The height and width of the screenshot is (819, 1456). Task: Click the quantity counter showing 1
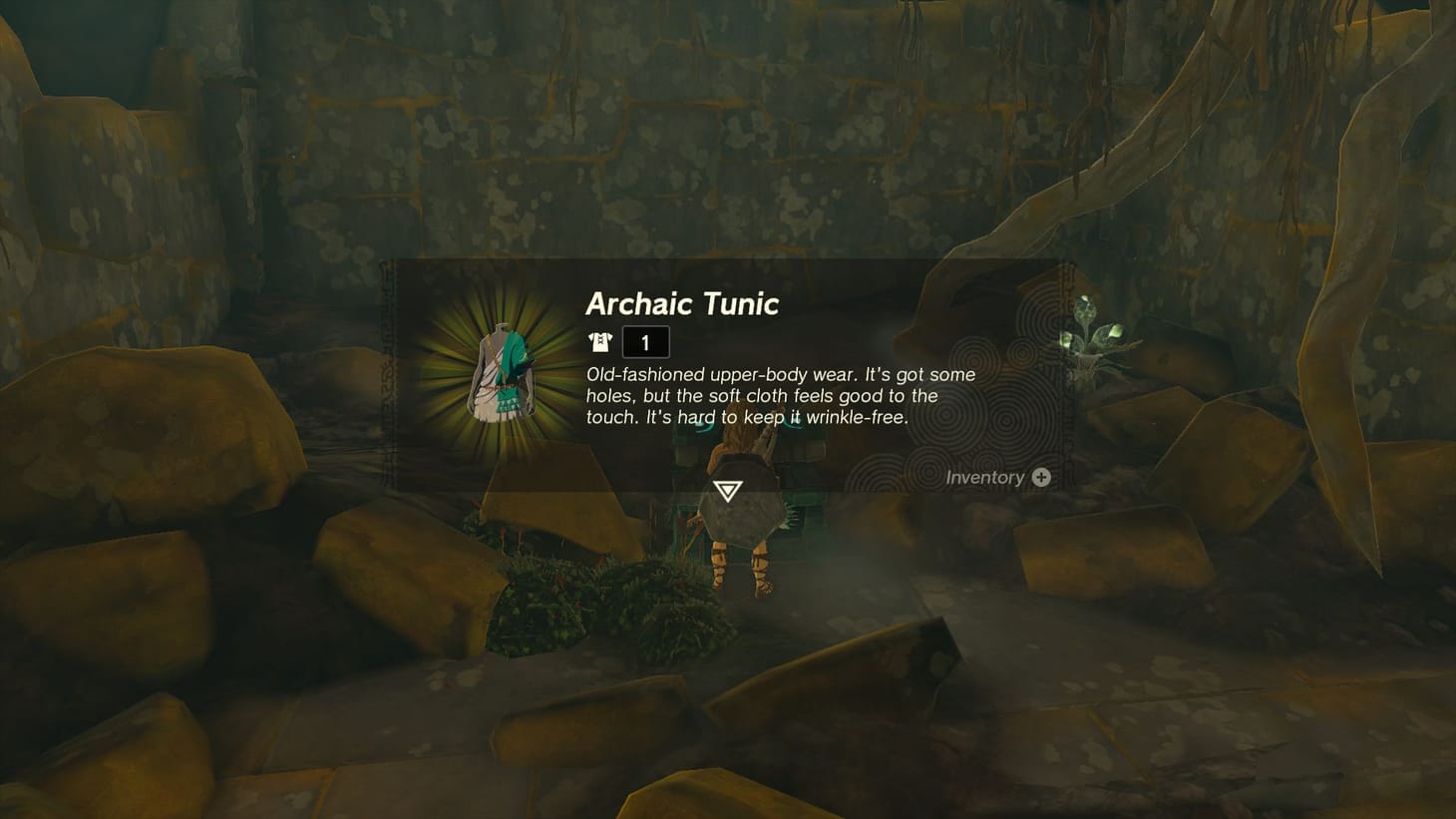pos(644,341)
